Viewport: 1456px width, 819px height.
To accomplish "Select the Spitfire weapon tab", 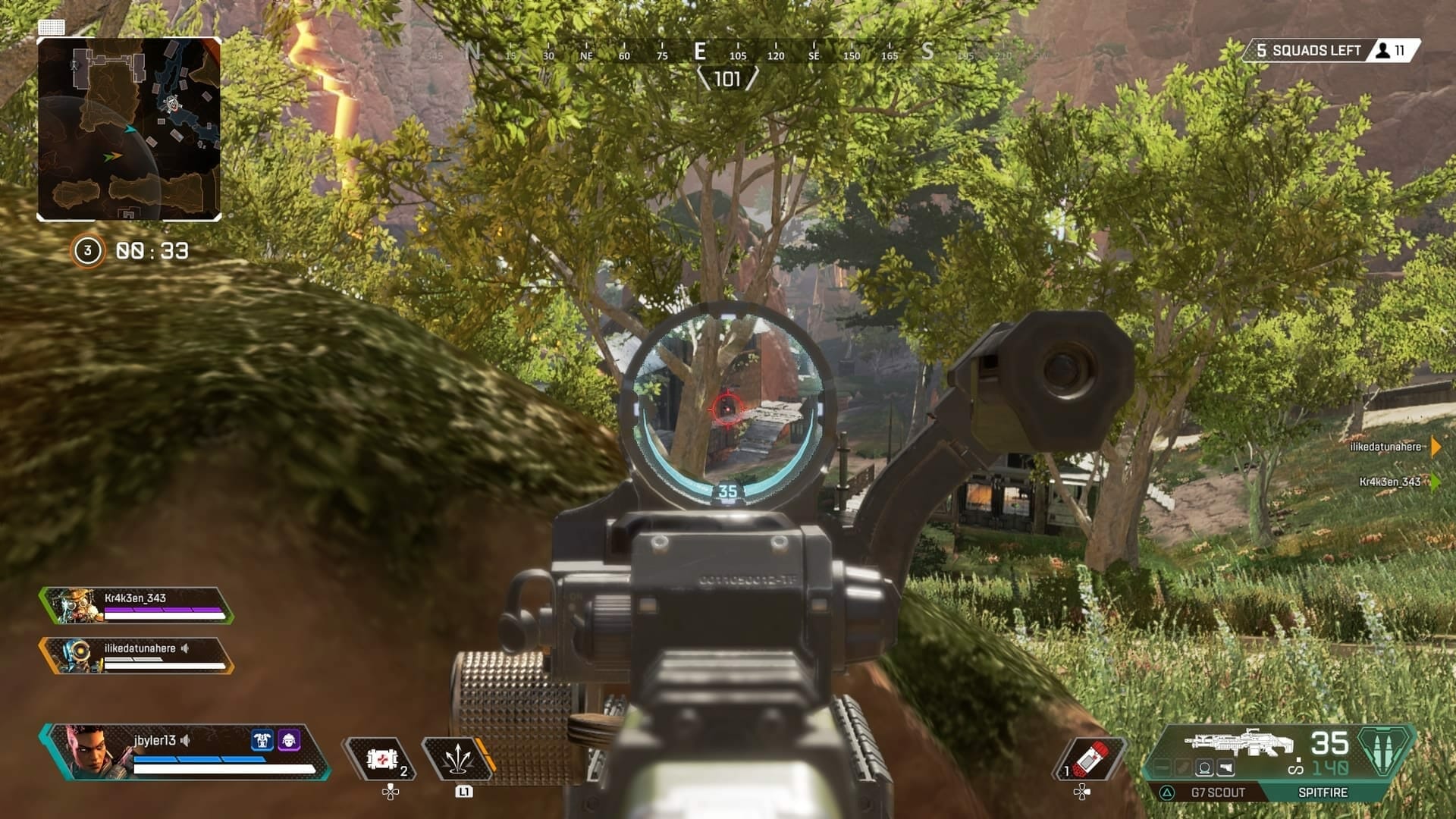I will [1323, 792].
